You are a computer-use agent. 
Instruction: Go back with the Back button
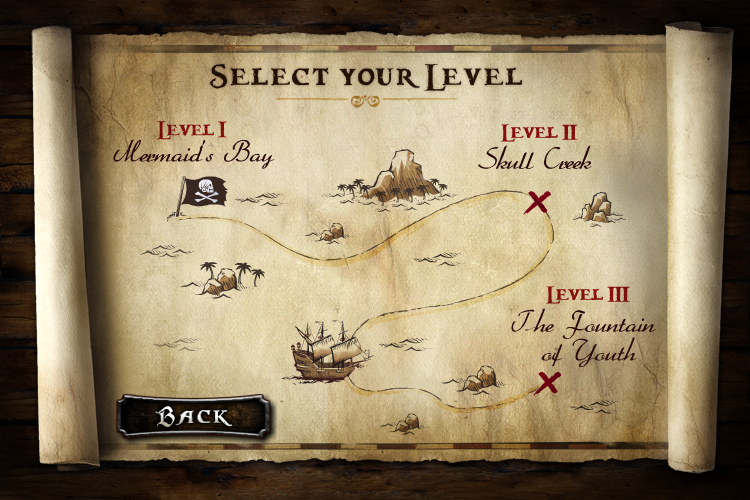point(192,416)
